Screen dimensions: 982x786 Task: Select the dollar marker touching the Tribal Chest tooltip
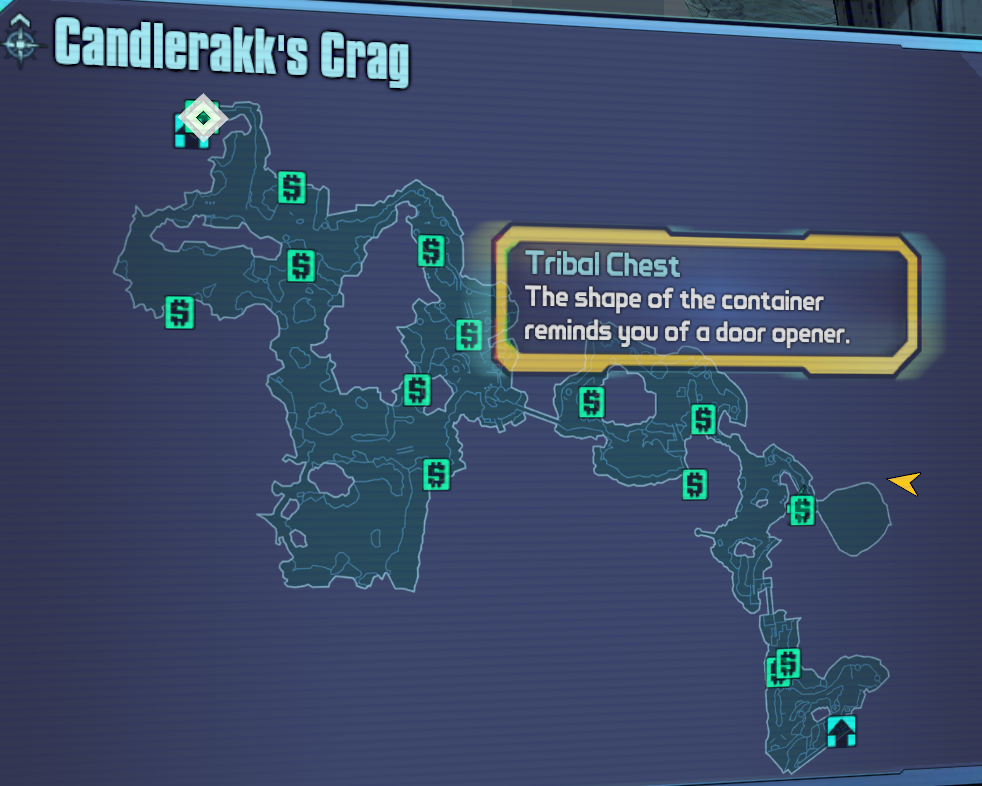(x=469, y=334)
